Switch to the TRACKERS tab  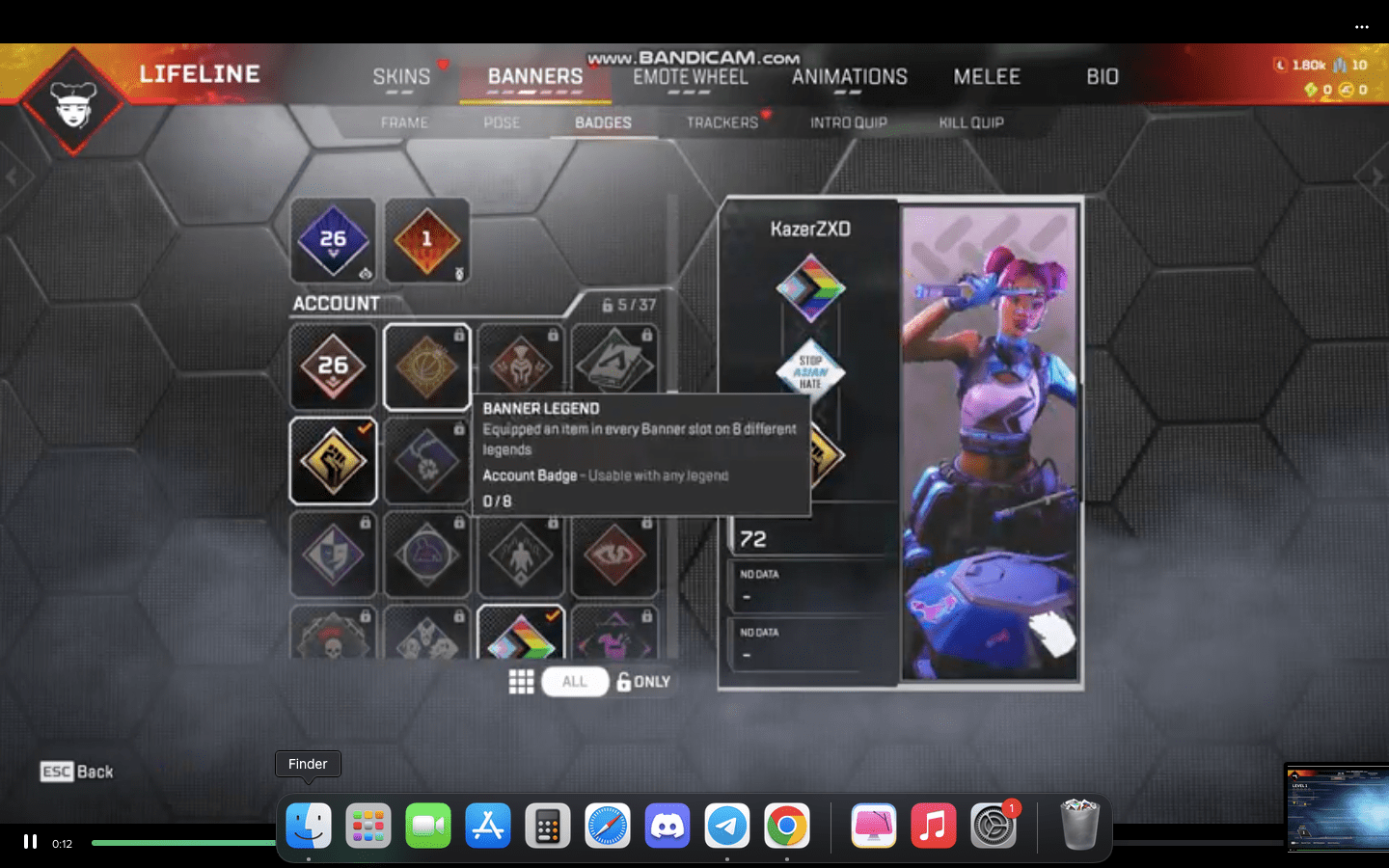pyautogui.click(x=721, y=122)
